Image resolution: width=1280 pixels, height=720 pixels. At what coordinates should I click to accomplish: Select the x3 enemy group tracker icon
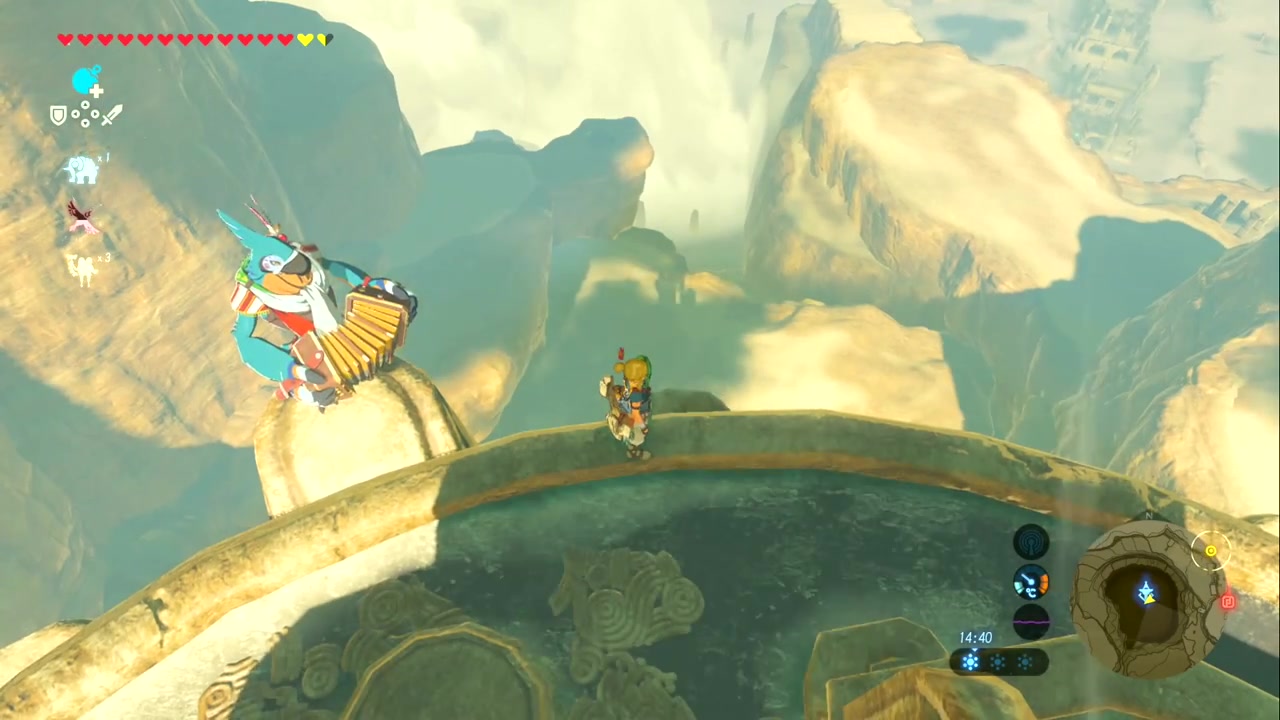click(x=82, y=267)
